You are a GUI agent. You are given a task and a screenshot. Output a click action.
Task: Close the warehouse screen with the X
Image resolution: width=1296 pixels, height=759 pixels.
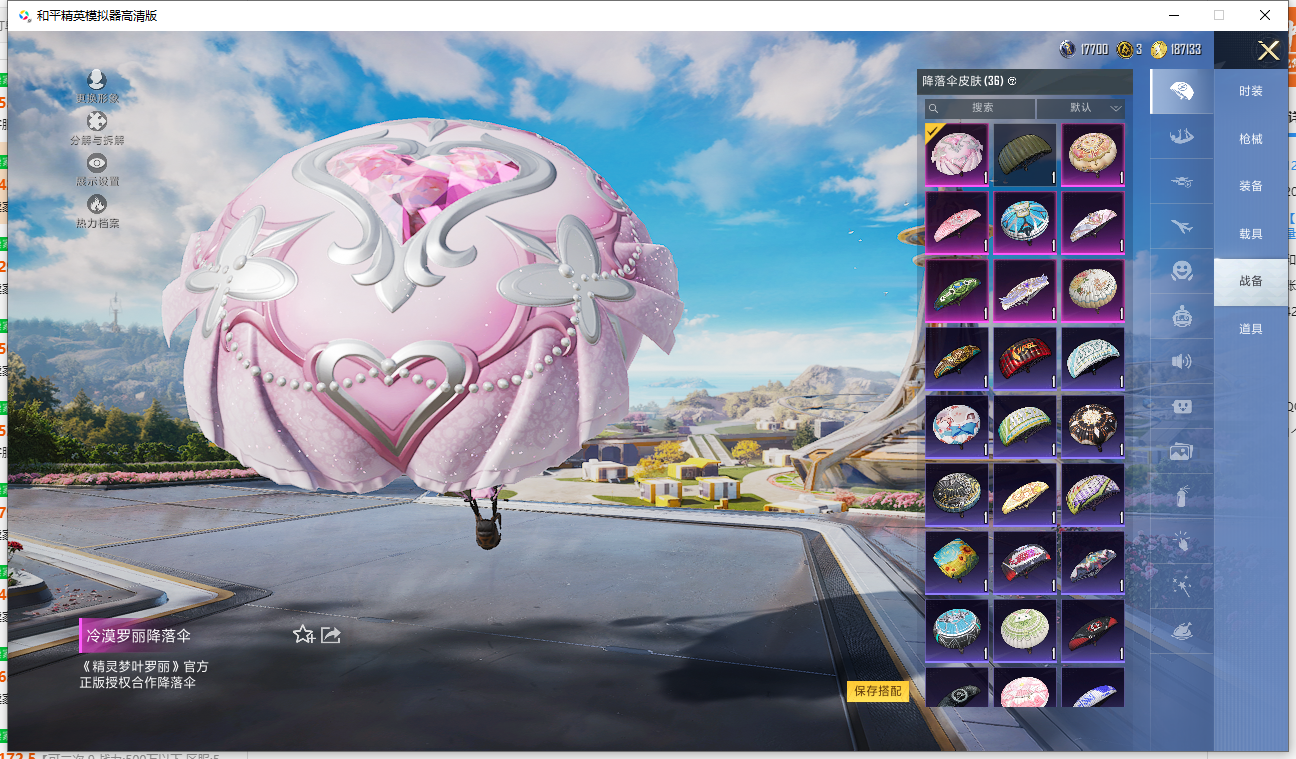click(1268, 51)
